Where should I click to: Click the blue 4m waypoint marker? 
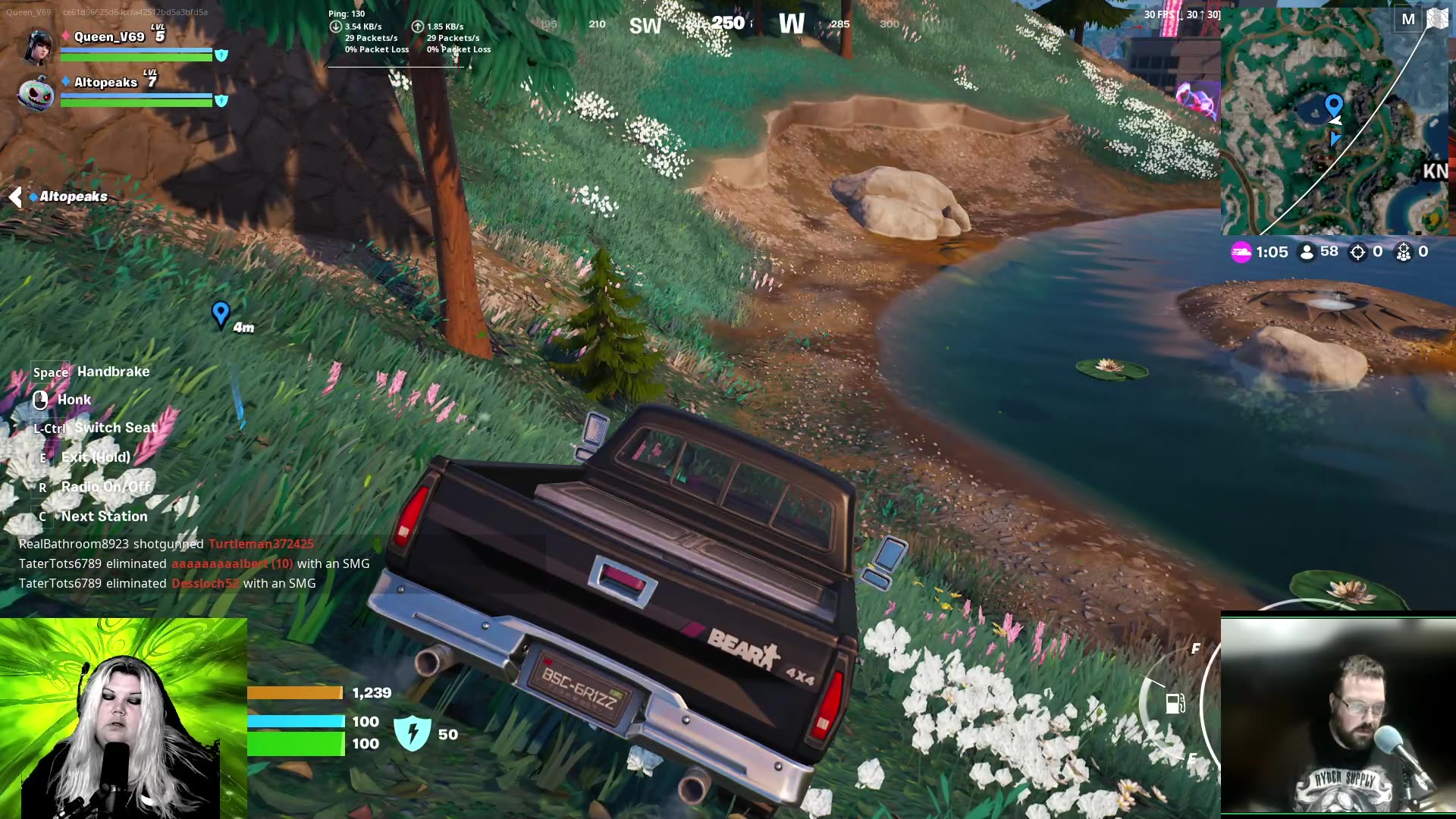point(221,312)
